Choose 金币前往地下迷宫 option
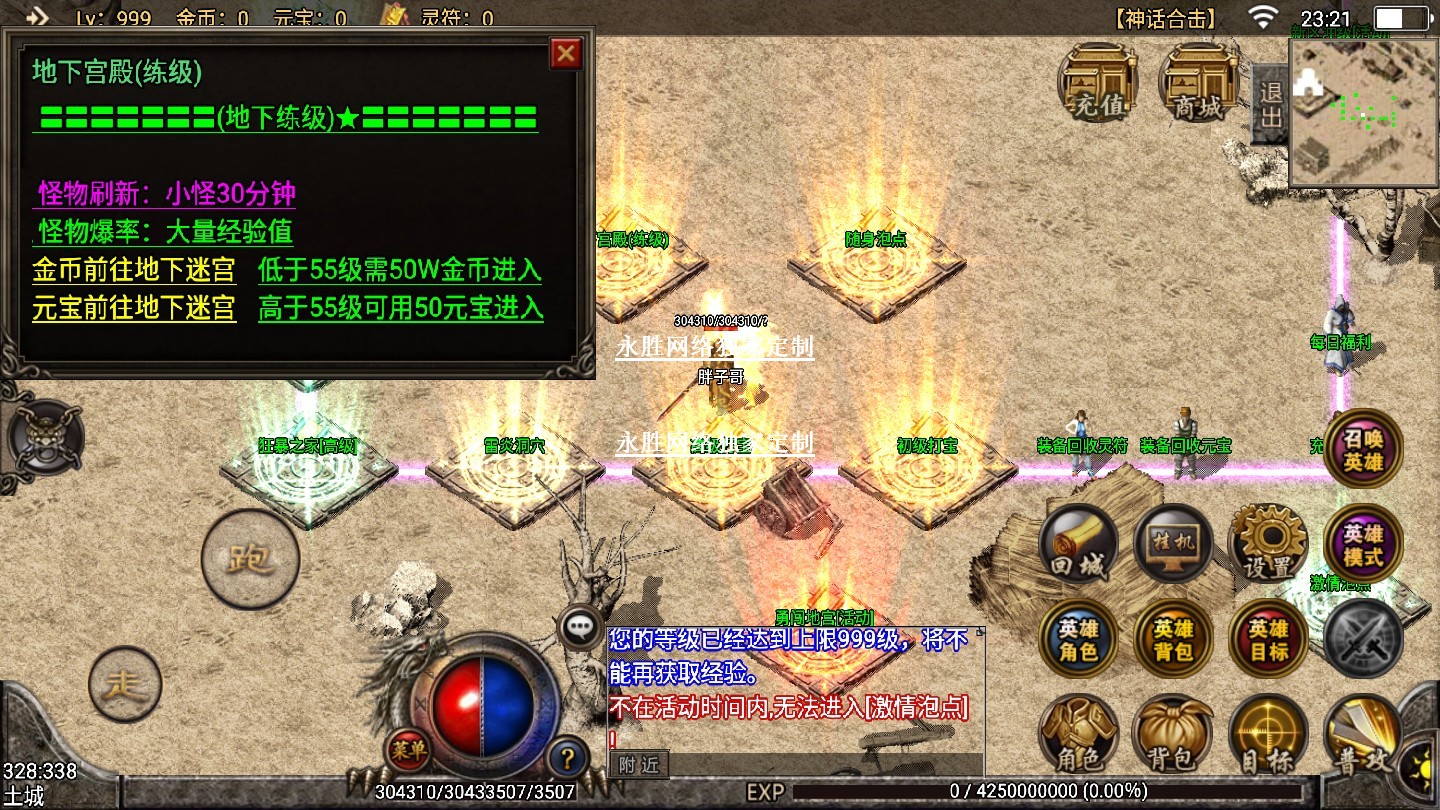Image resolution: width=1440 pixels, height=810 pixels. 134,270
